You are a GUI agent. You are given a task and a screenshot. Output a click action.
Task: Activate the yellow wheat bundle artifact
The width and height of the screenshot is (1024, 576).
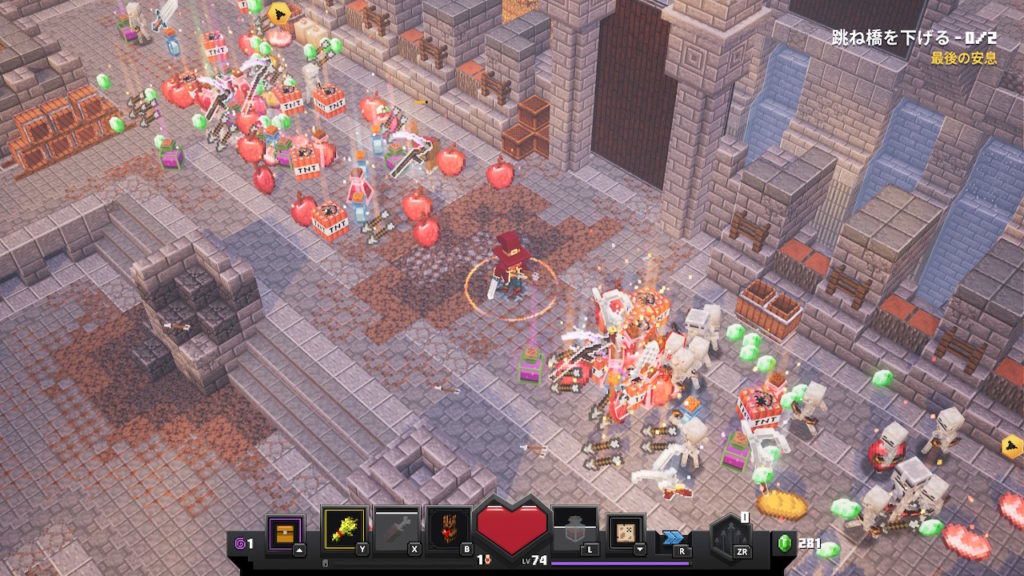[342, 527]
